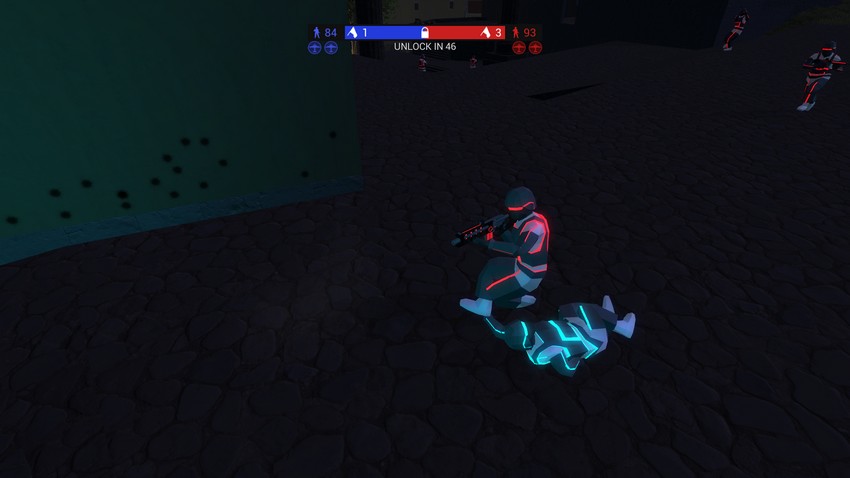This screenshot has width=850, height=478.
Task: Click the white padlock icon on the score bar
Action: (425, 33)
